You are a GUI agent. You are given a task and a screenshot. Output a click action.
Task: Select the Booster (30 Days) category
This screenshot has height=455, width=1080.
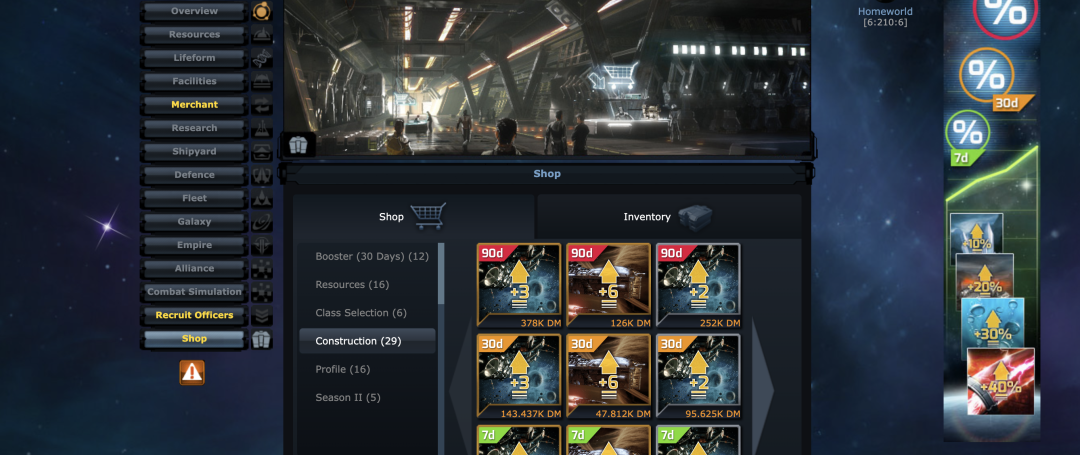[371, 257]
